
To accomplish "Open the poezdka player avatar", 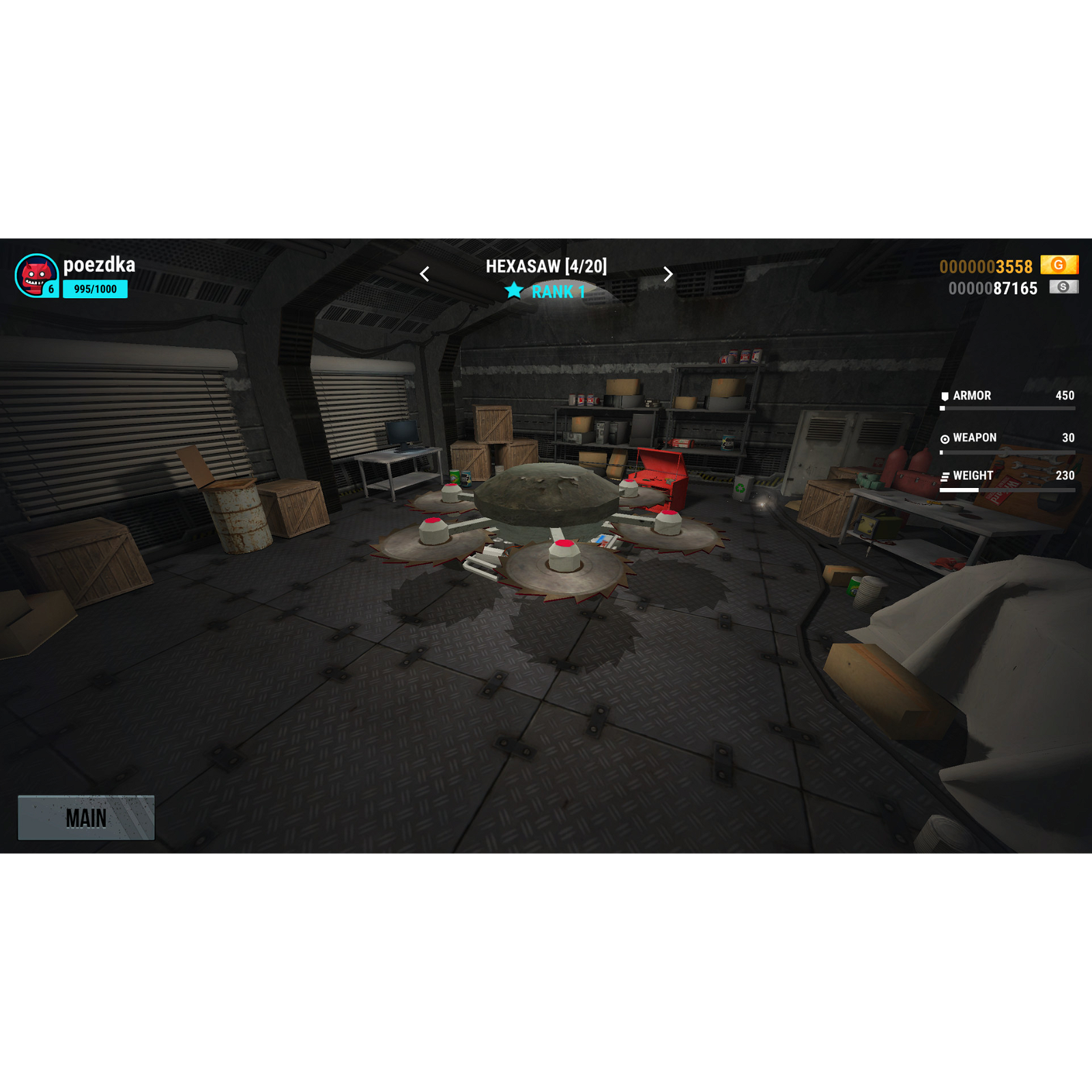I will (37, 276).
